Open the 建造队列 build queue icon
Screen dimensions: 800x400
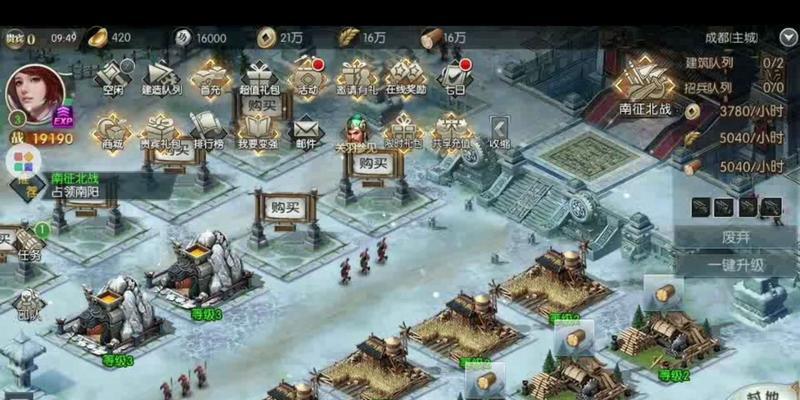click(162, 74)
